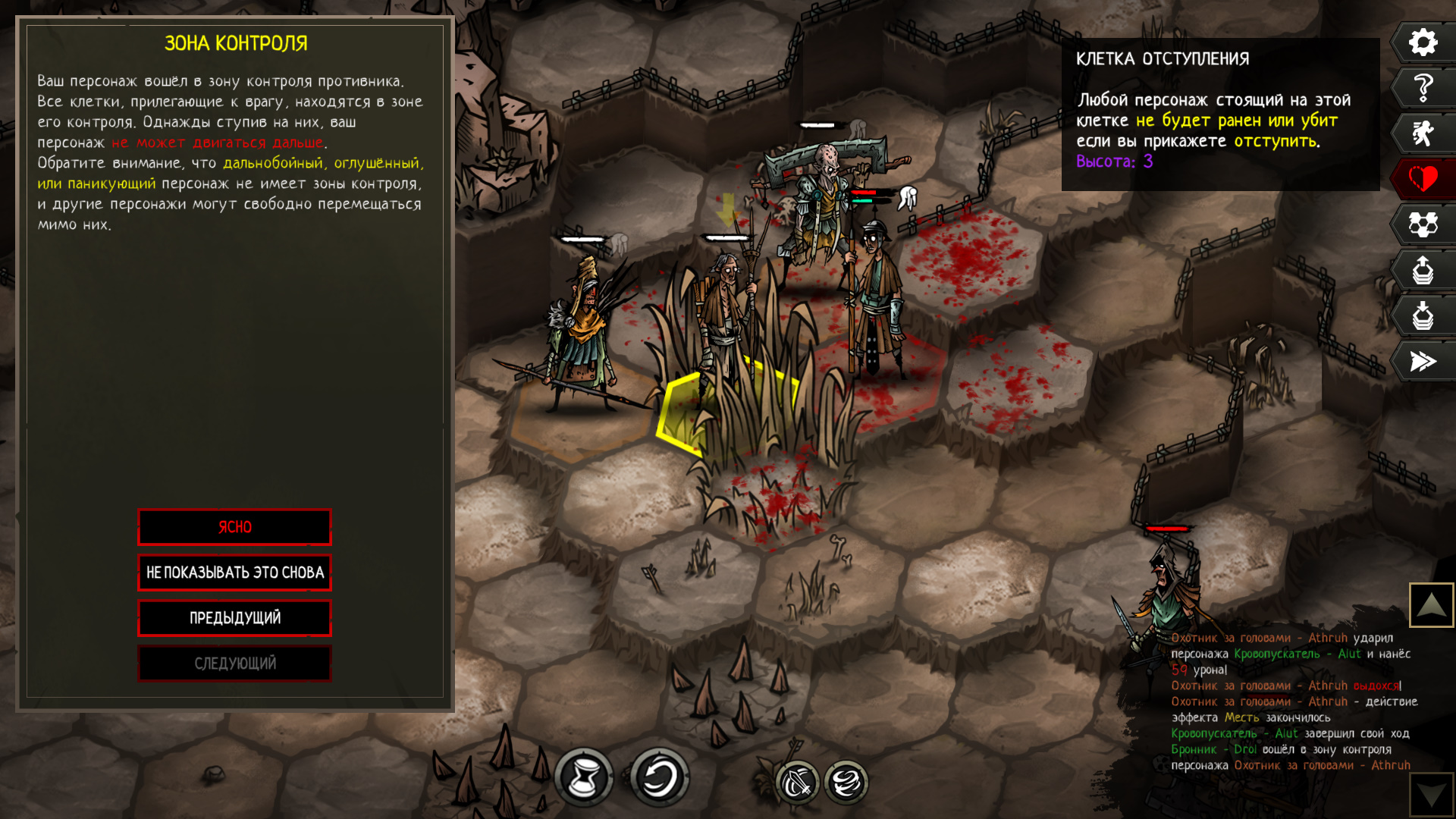The width and height of the screenshot is (1456, 819).
Task: Toggle the hexagon grid overlay button
Action: pos(1423,224)
